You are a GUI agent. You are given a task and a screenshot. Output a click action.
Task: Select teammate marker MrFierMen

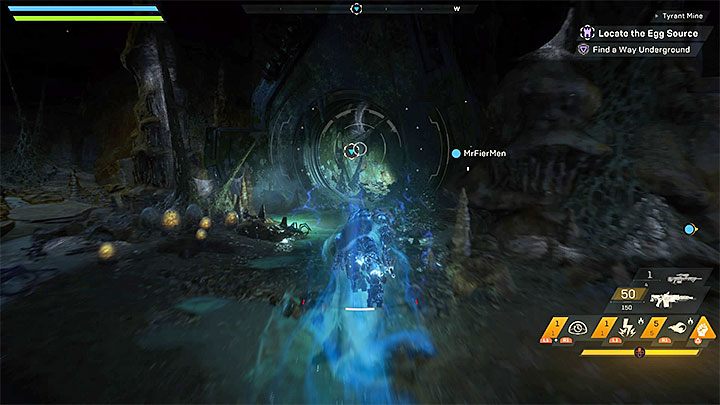(485, 154)
